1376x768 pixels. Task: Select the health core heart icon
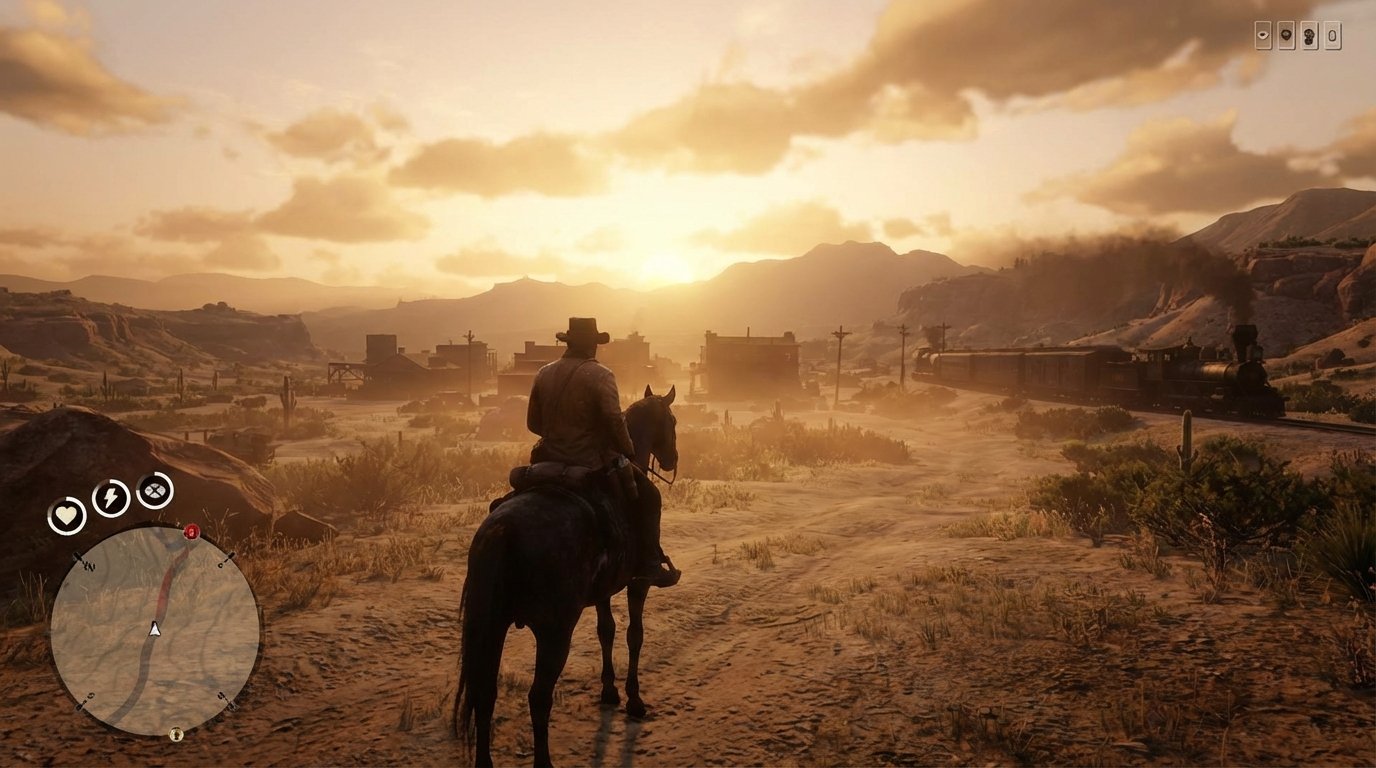click(66, 515)
